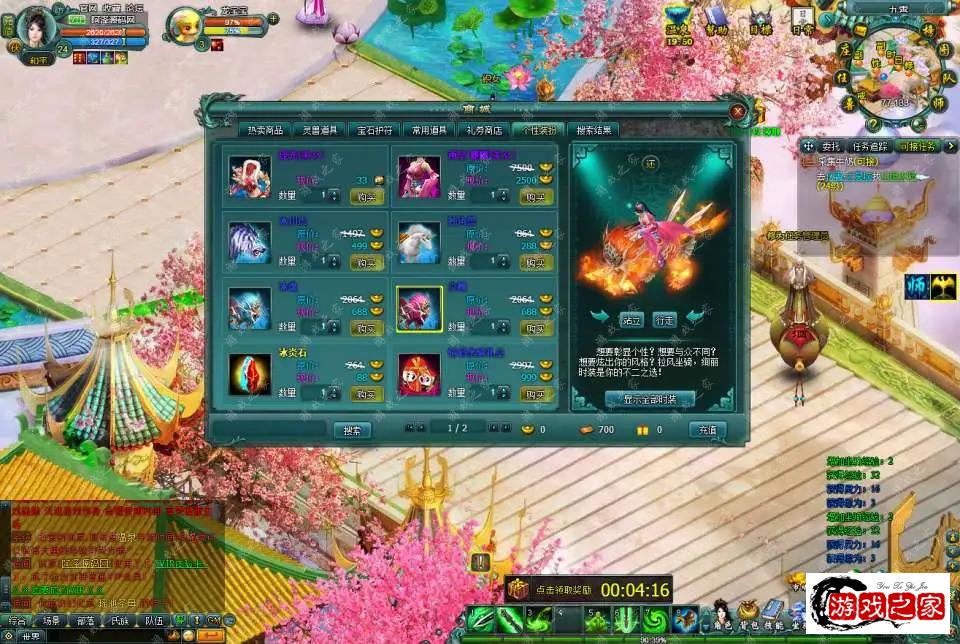Screen dimensions: 960x644
Task: Open the 礼券商店 tab
Action: coord(484,130)
